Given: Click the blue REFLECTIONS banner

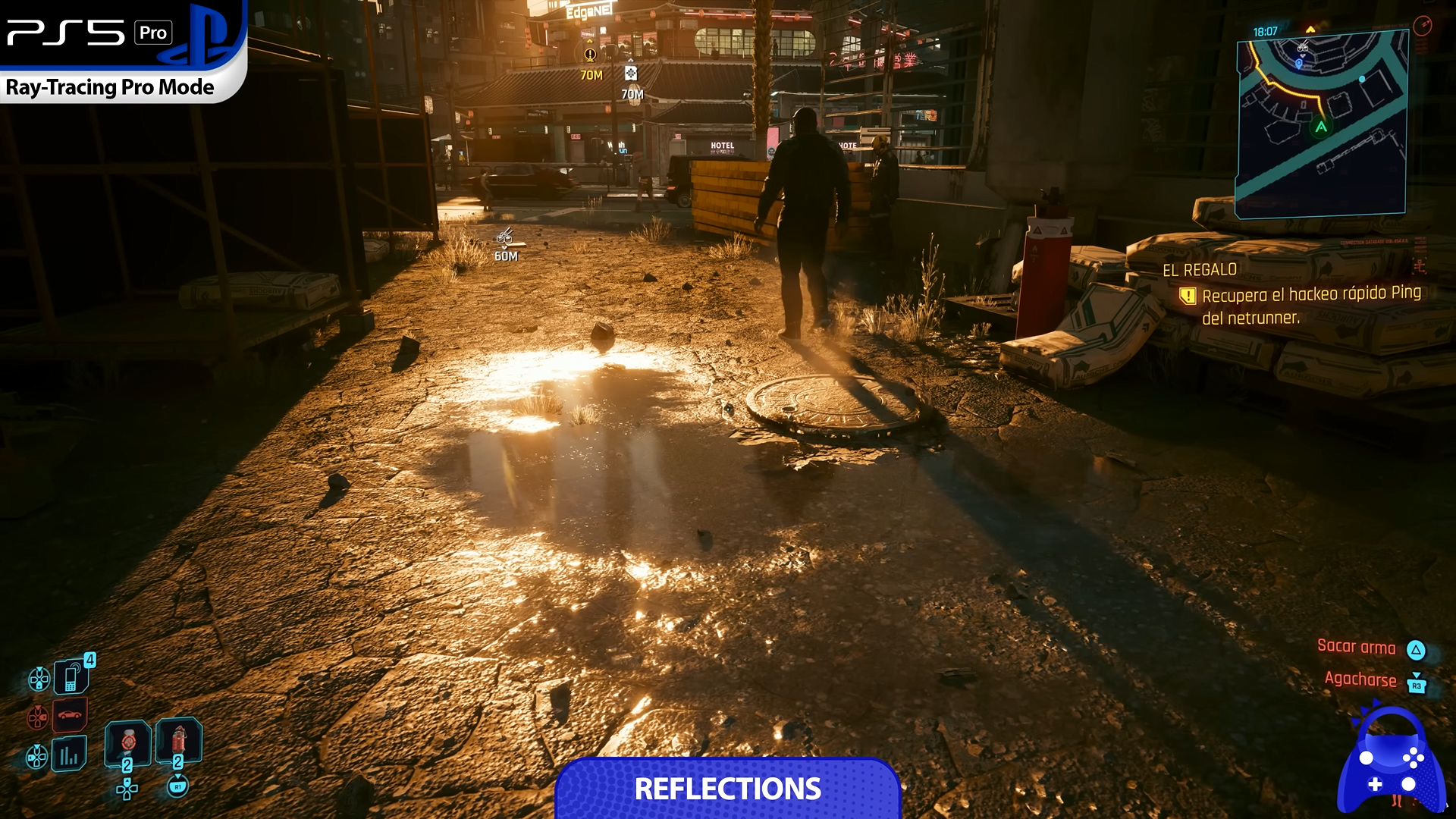Looking at the screenshot, I should 727,789.
